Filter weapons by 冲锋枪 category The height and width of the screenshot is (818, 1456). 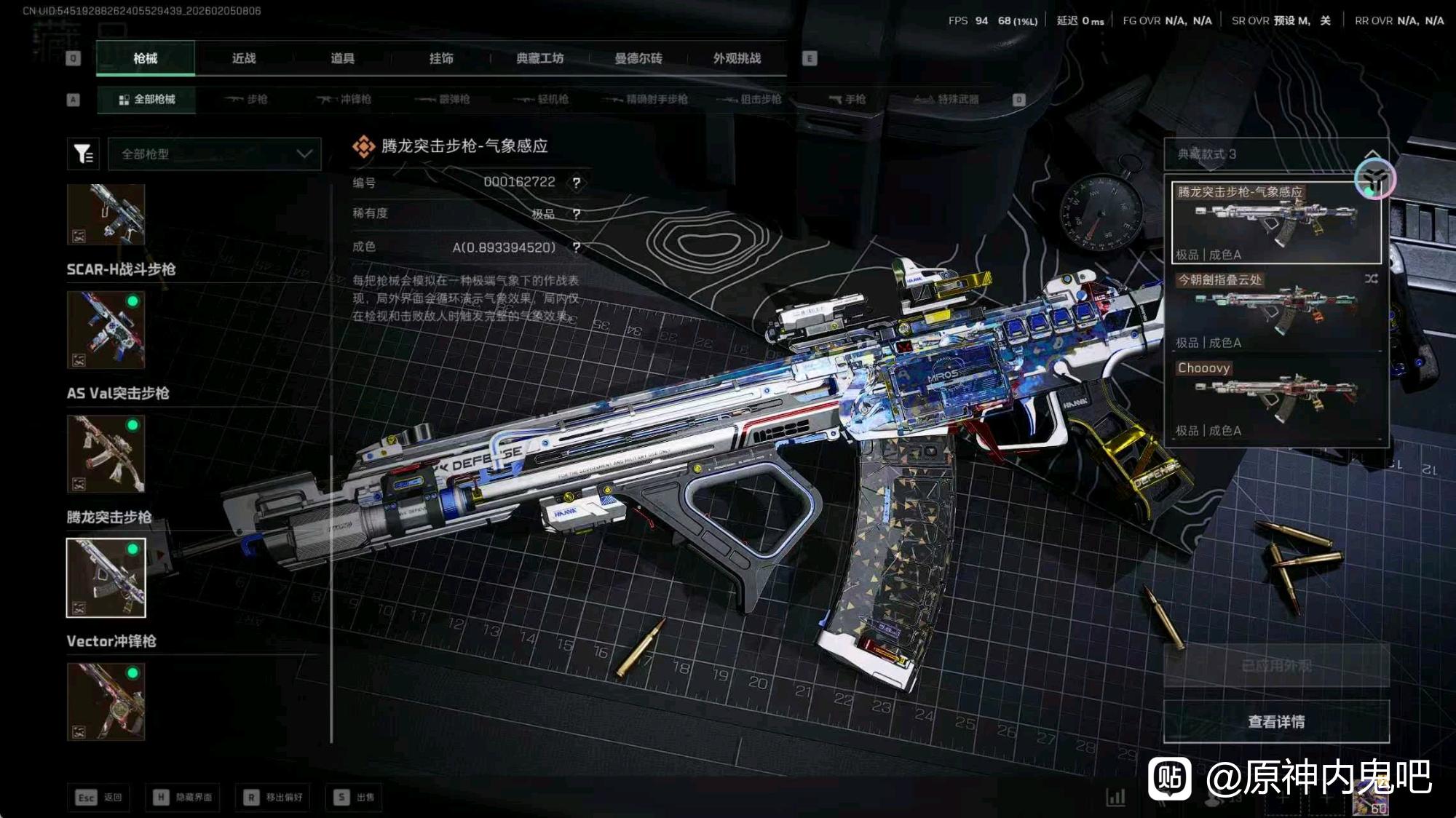coord(344,99)
